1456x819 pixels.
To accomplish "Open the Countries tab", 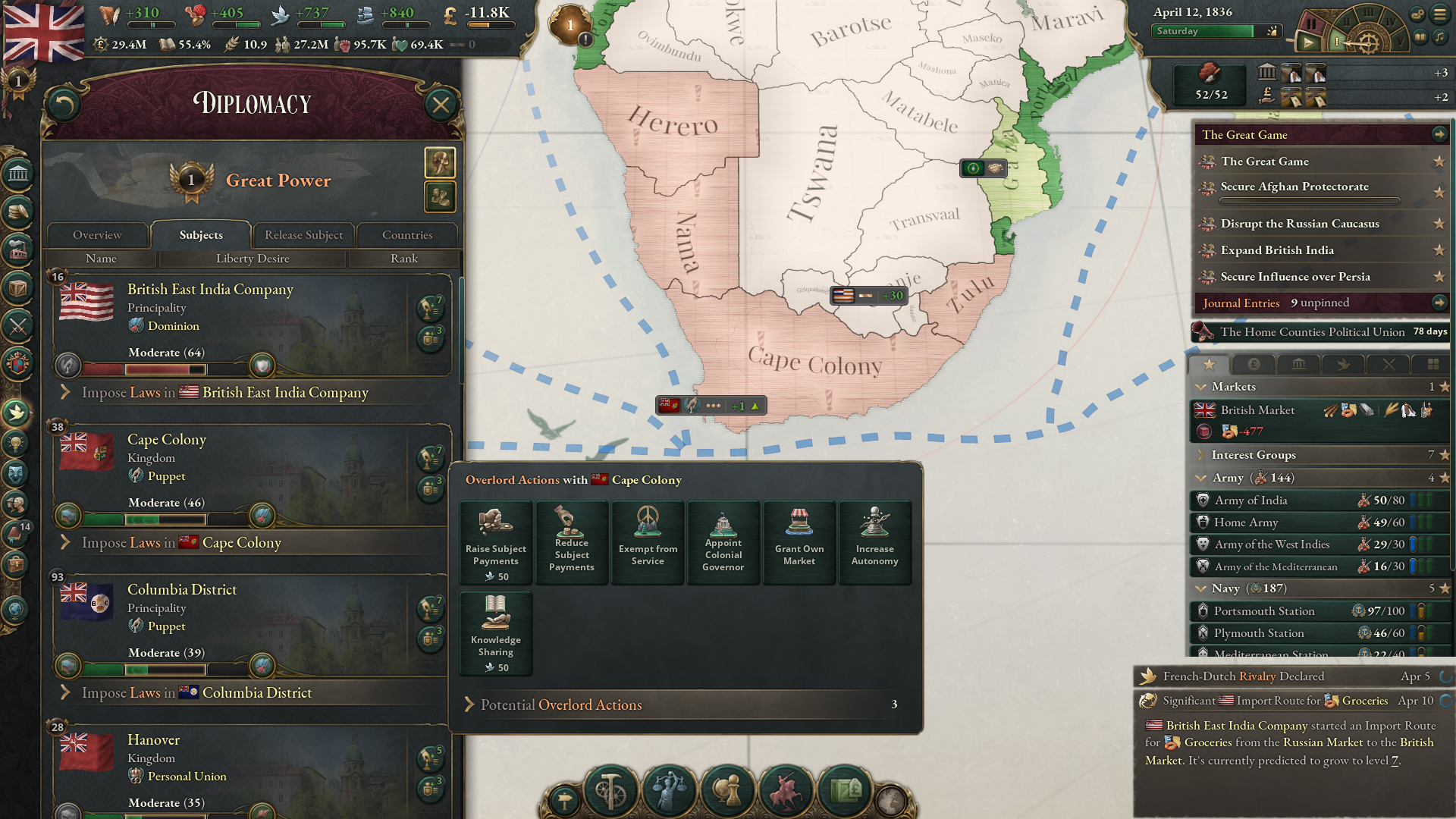I will pos(407,235).
